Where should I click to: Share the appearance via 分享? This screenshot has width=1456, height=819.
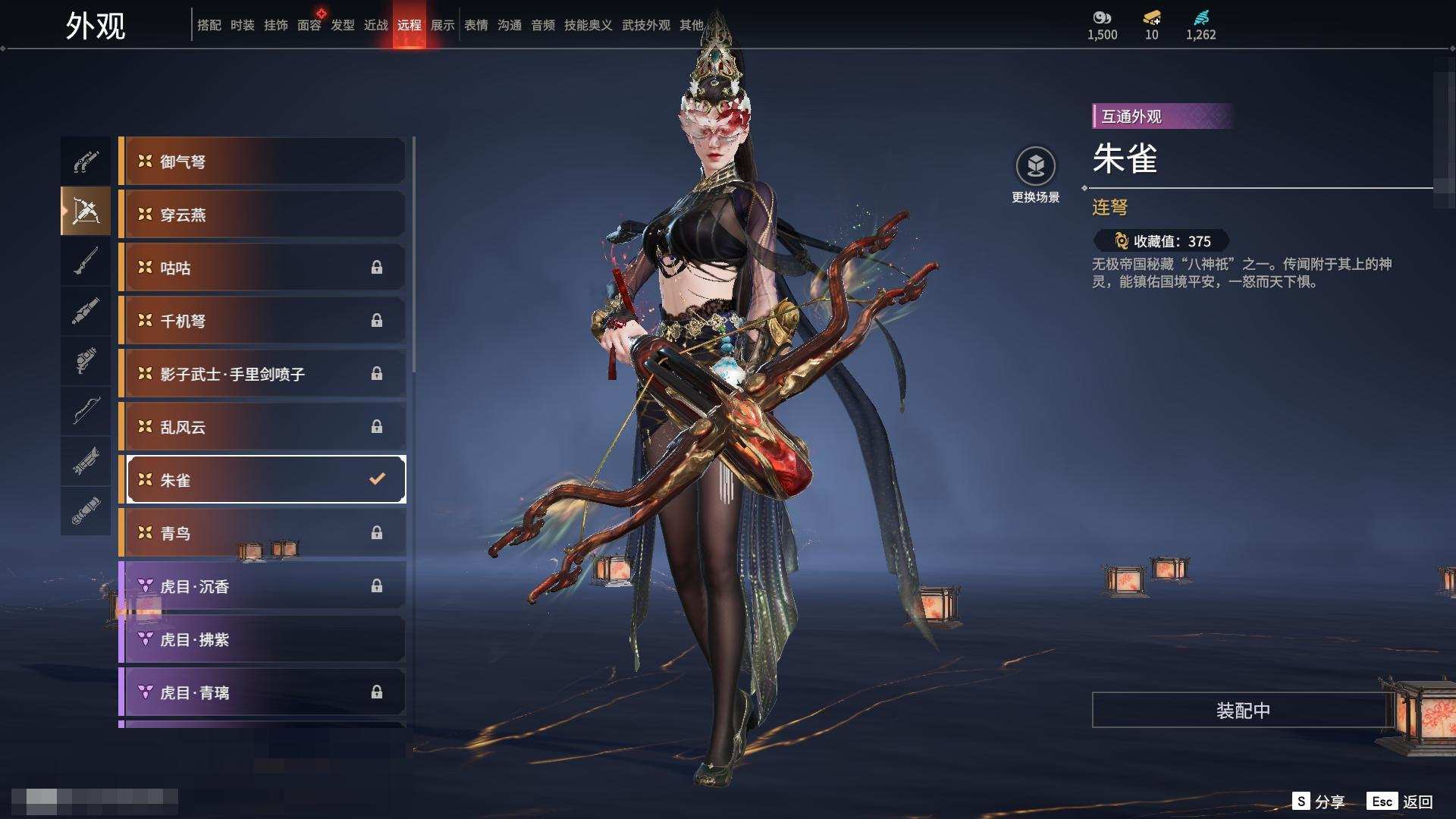coord(1319,802)
